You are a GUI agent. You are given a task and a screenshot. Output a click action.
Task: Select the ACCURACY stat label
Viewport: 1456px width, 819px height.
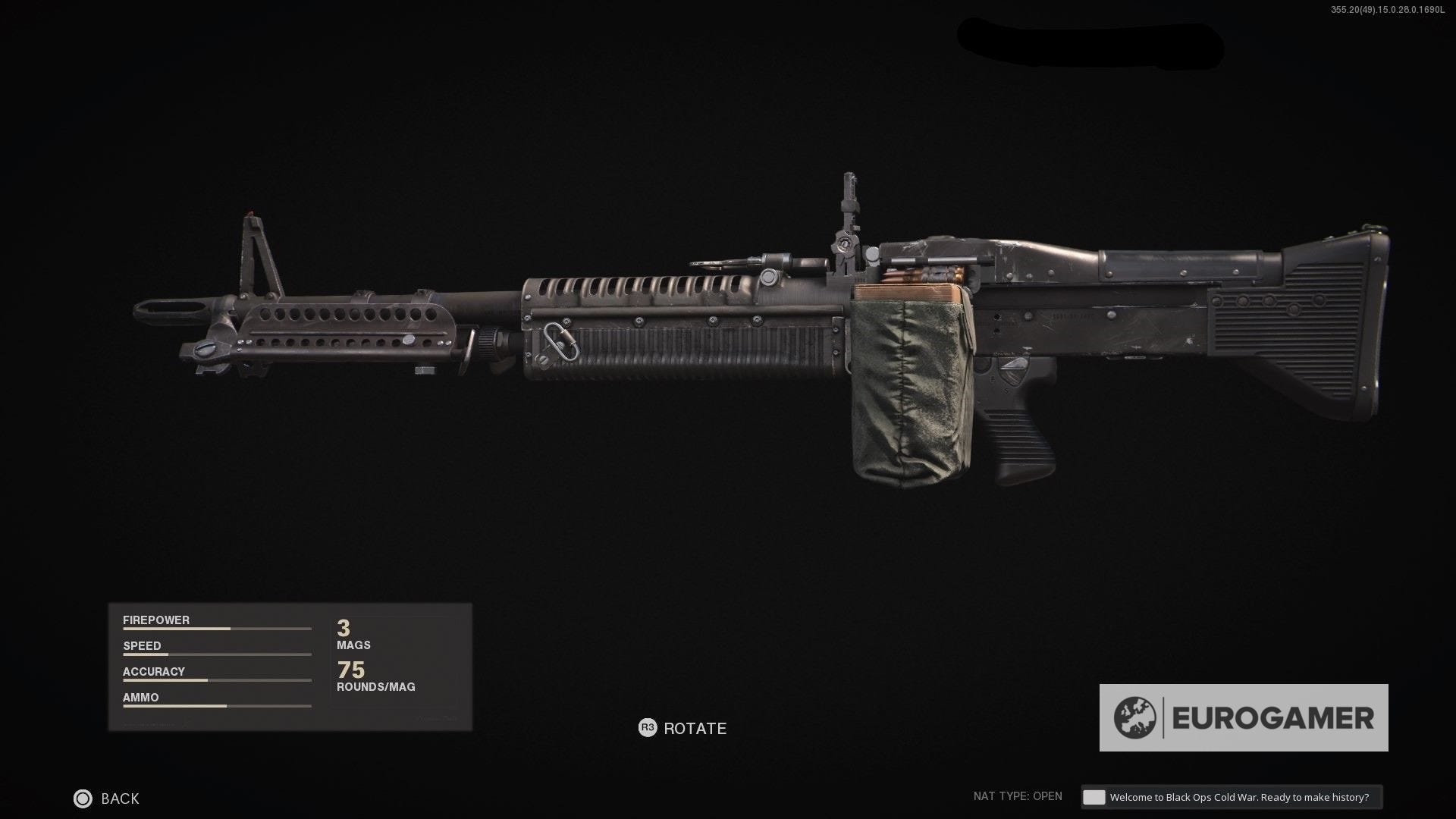point(154,671)
